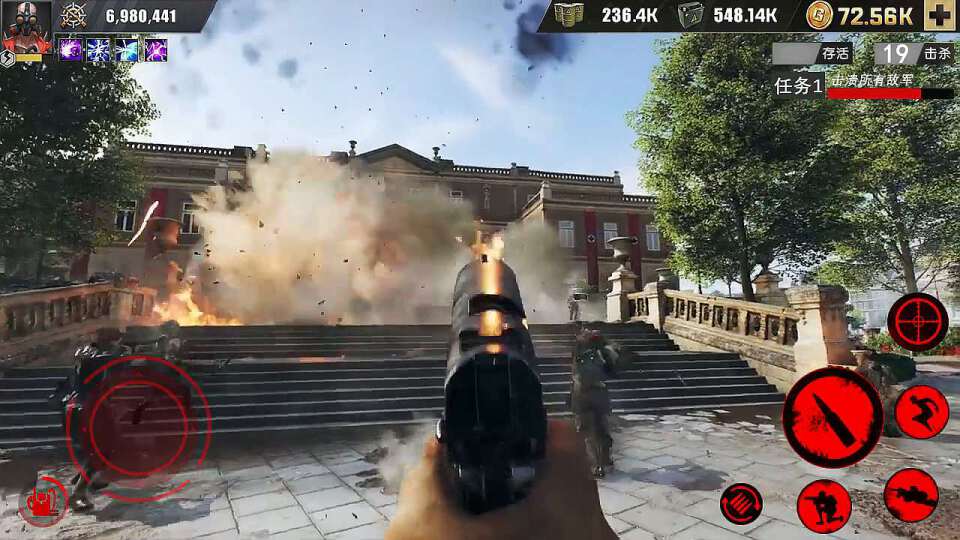Select the first purple orb skill icon

pos(70,50)
